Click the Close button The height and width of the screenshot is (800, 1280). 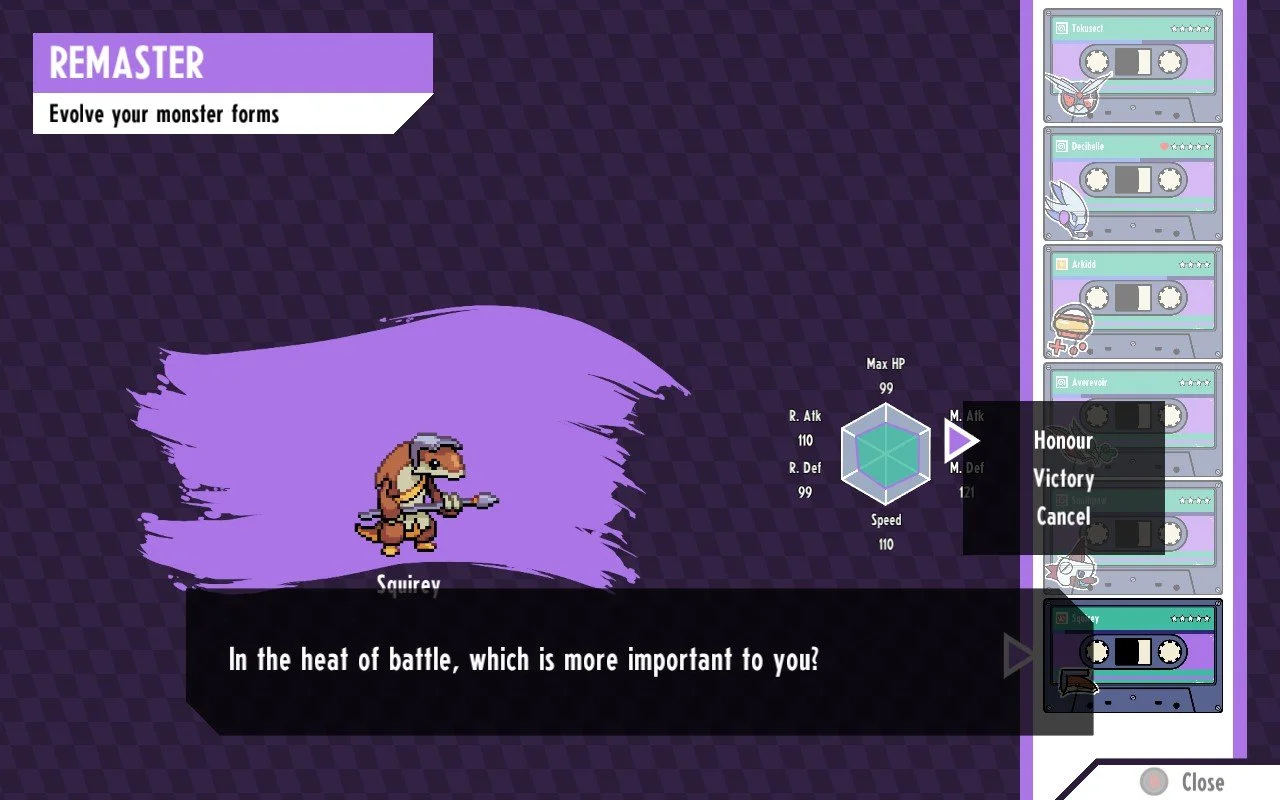(1185, 781)
